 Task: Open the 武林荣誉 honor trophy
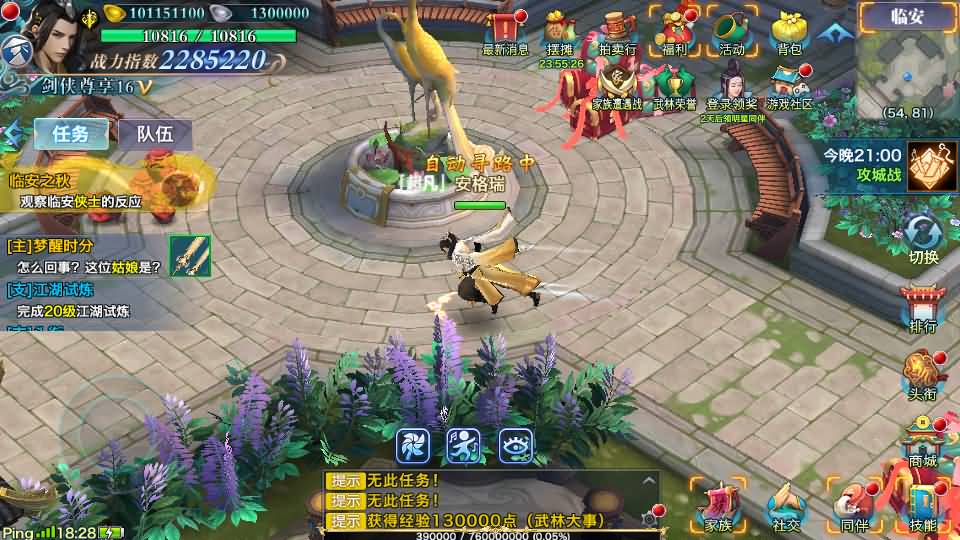[x=675, y=85]
